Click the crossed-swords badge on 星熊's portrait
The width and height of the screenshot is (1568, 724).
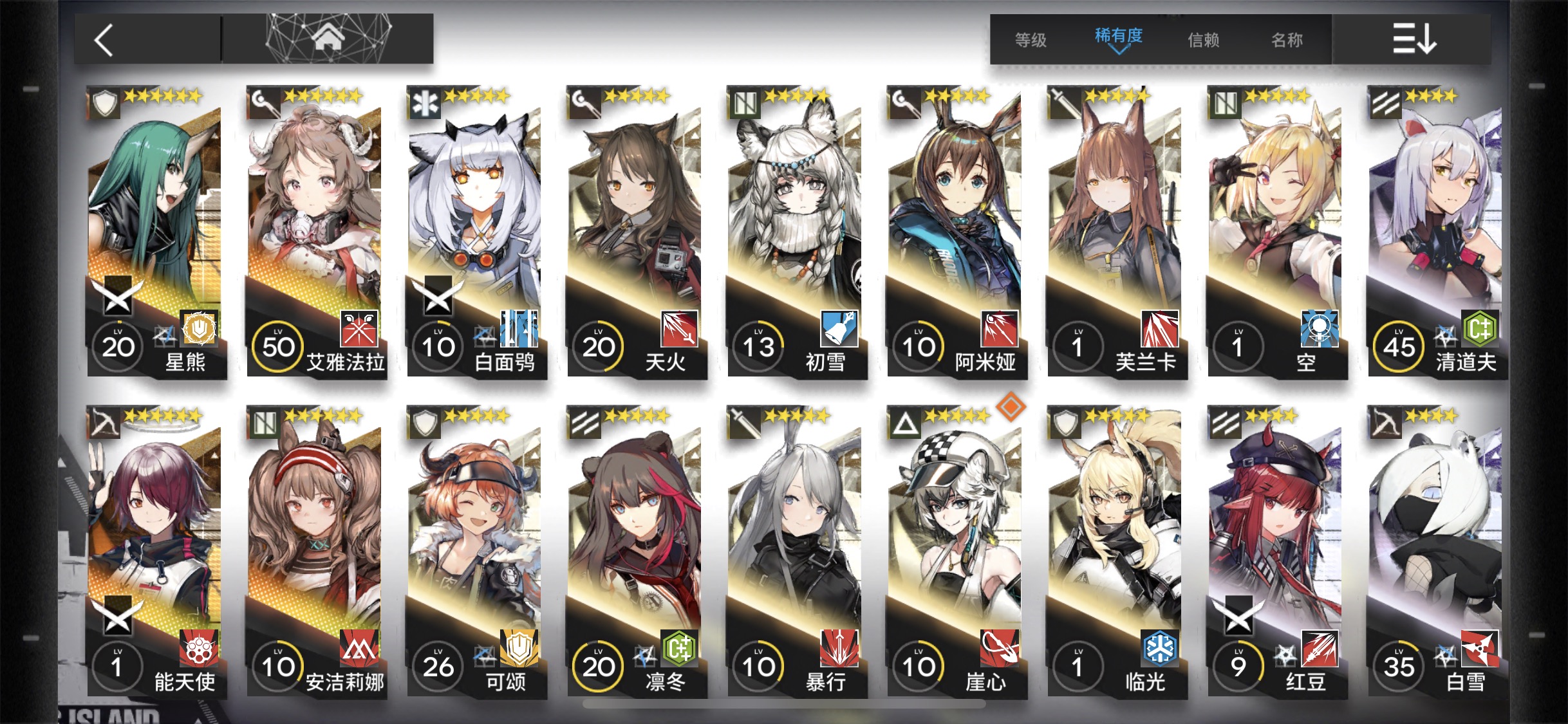pos(118,296)
